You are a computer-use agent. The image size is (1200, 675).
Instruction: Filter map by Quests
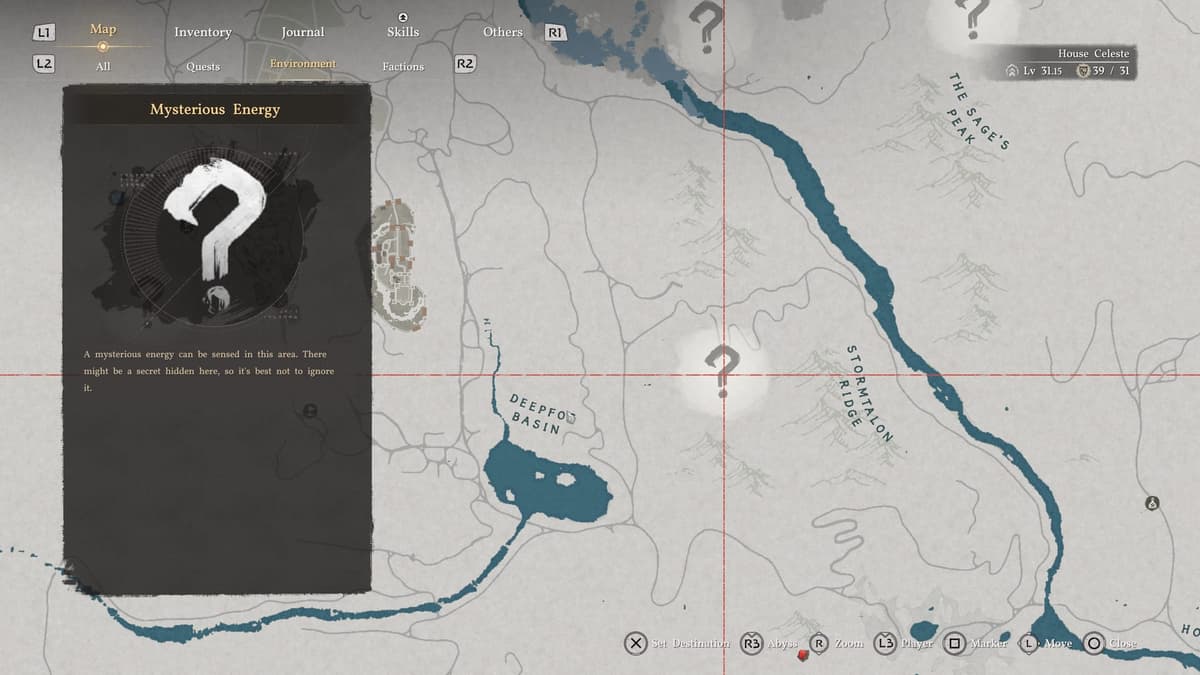click(202, 66)
